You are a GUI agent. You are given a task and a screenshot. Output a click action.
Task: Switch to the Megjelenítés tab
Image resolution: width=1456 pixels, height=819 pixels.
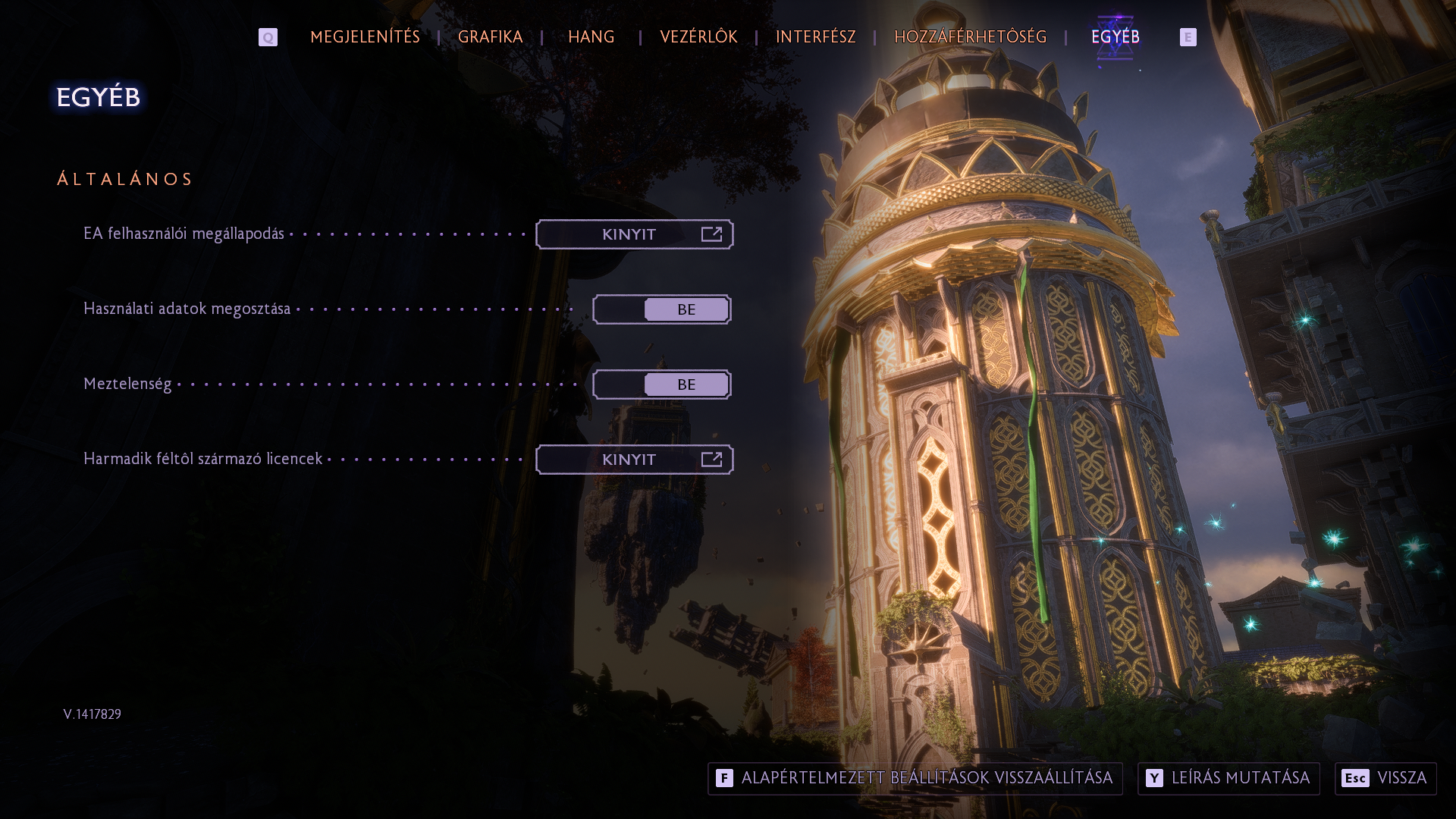(365, 37)
